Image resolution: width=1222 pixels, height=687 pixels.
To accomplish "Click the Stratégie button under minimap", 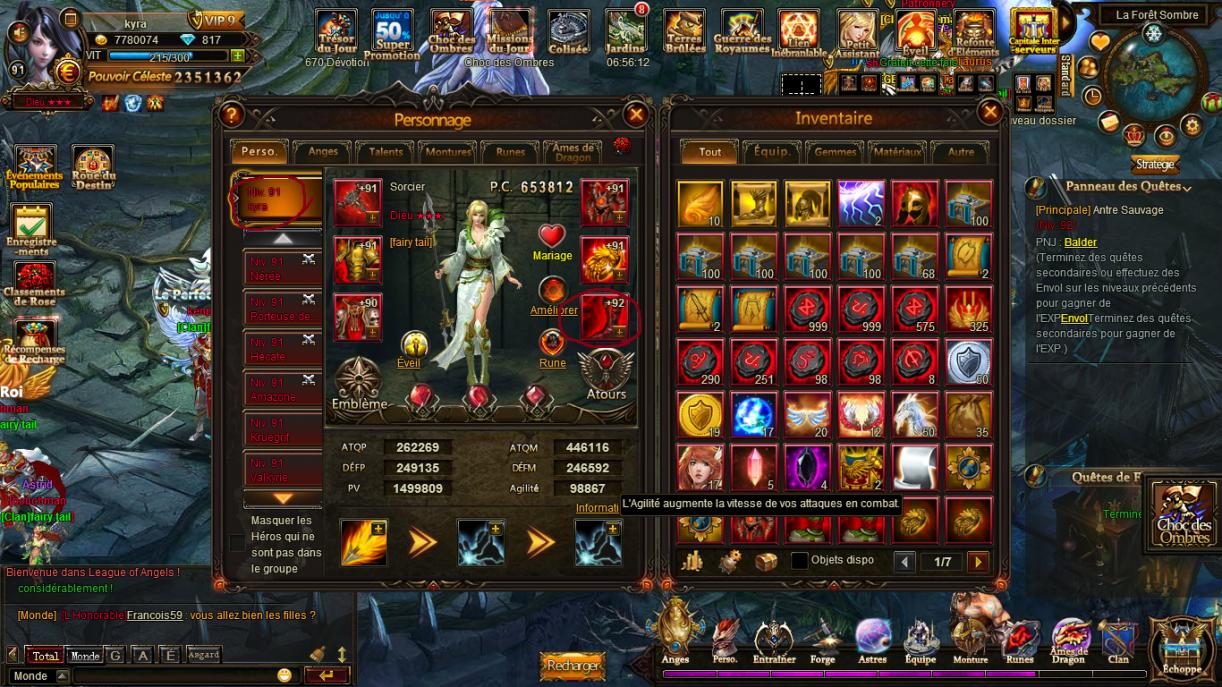I will 1154,164.
